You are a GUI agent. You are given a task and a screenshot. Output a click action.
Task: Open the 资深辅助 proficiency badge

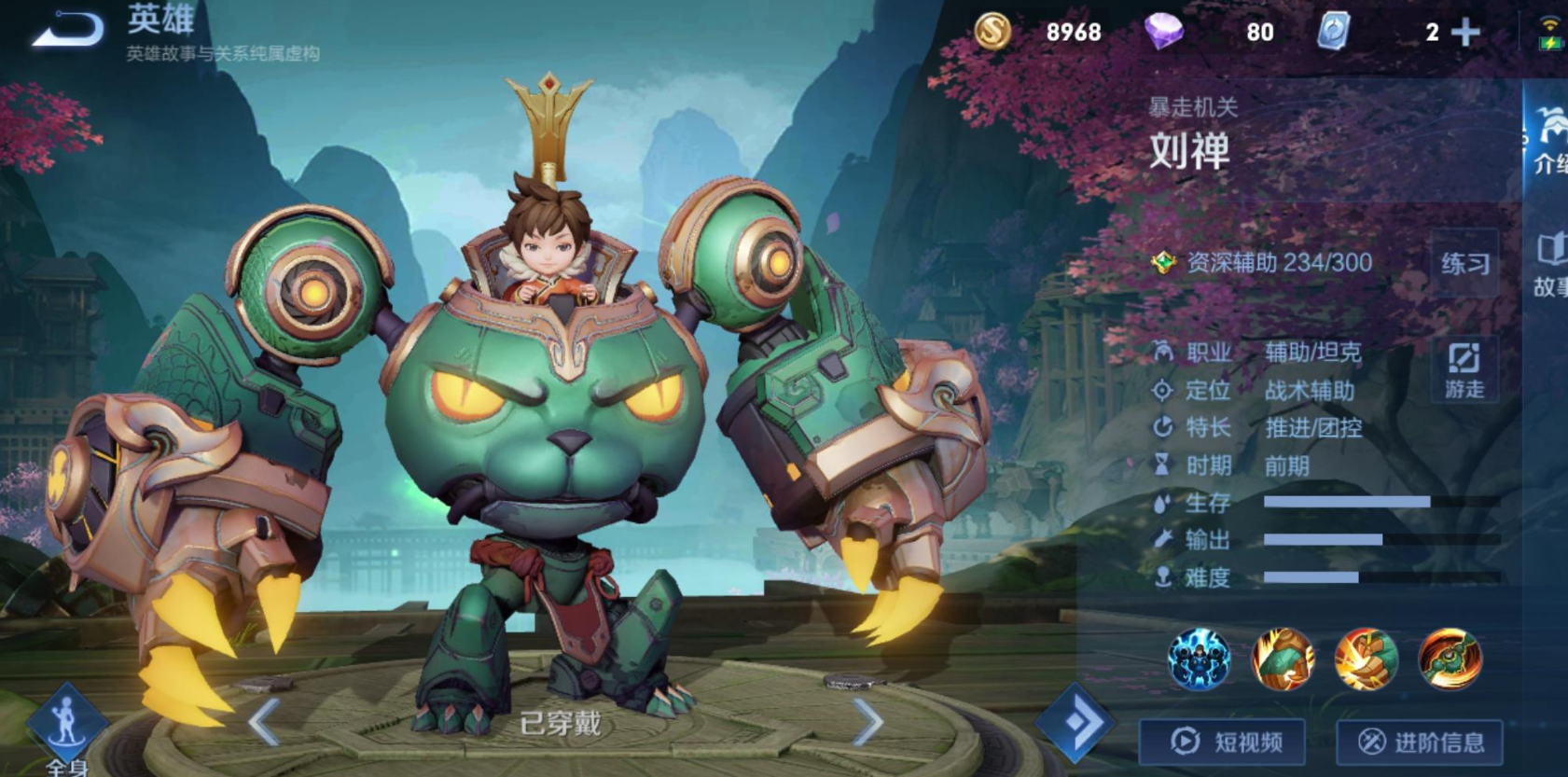click(1164, 263)
